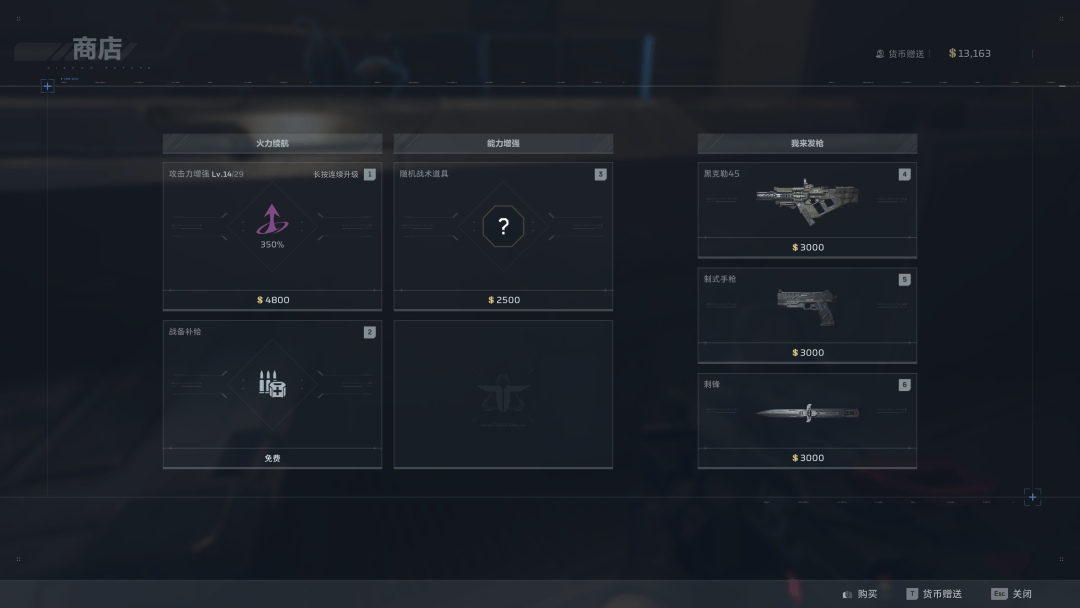Purchase the 随机战术道具 random tactical item
The width and height of the screenshot is (1080, 608).
tap(503, 236)
